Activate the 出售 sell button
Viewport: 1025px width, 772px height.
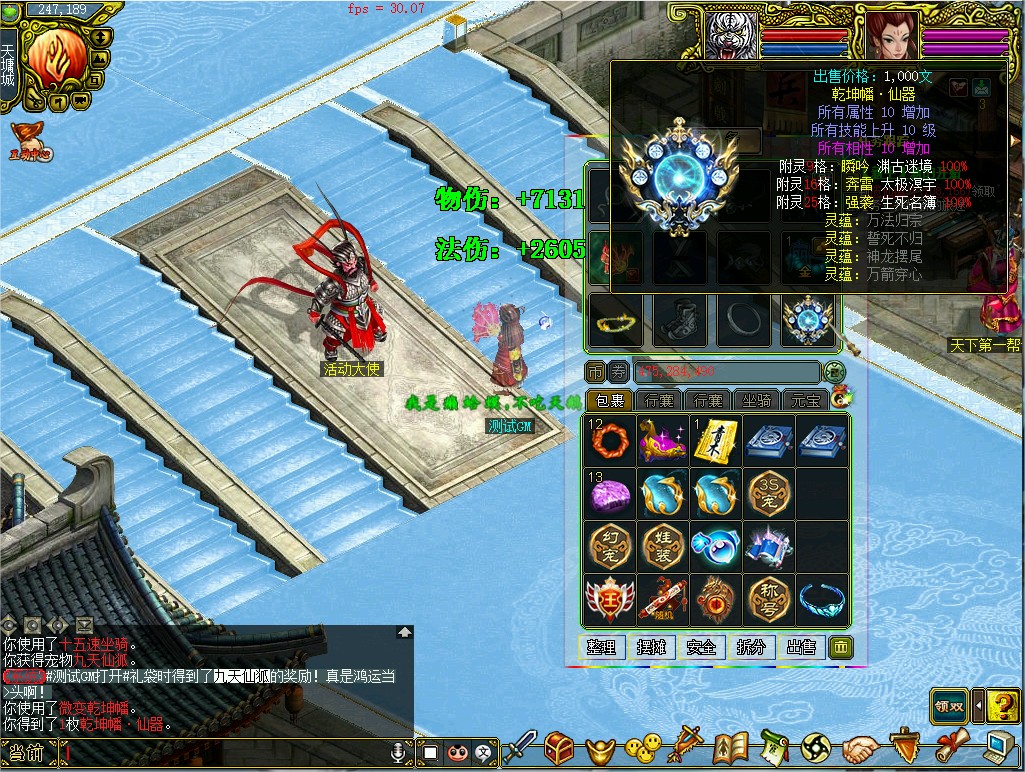(x=801, y=647)
